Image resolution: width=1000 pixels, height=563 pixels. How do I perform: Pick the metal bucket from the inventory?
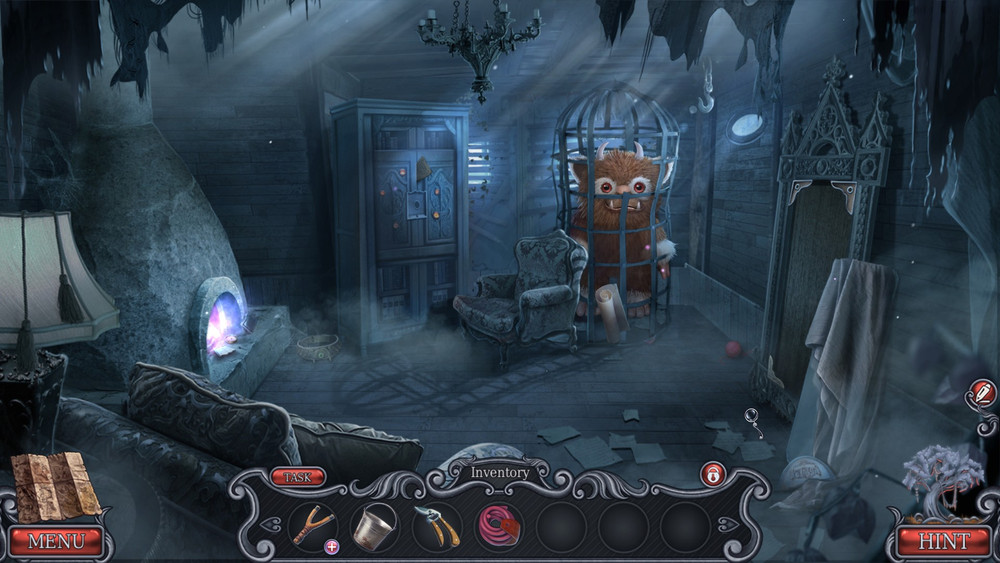[375, 525]
